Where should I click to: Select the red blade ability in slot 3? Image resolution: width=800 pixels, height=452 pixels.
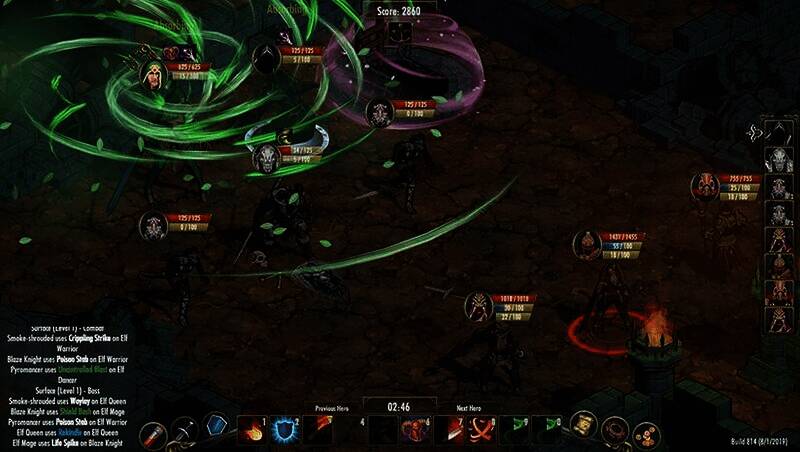point(317,430)
